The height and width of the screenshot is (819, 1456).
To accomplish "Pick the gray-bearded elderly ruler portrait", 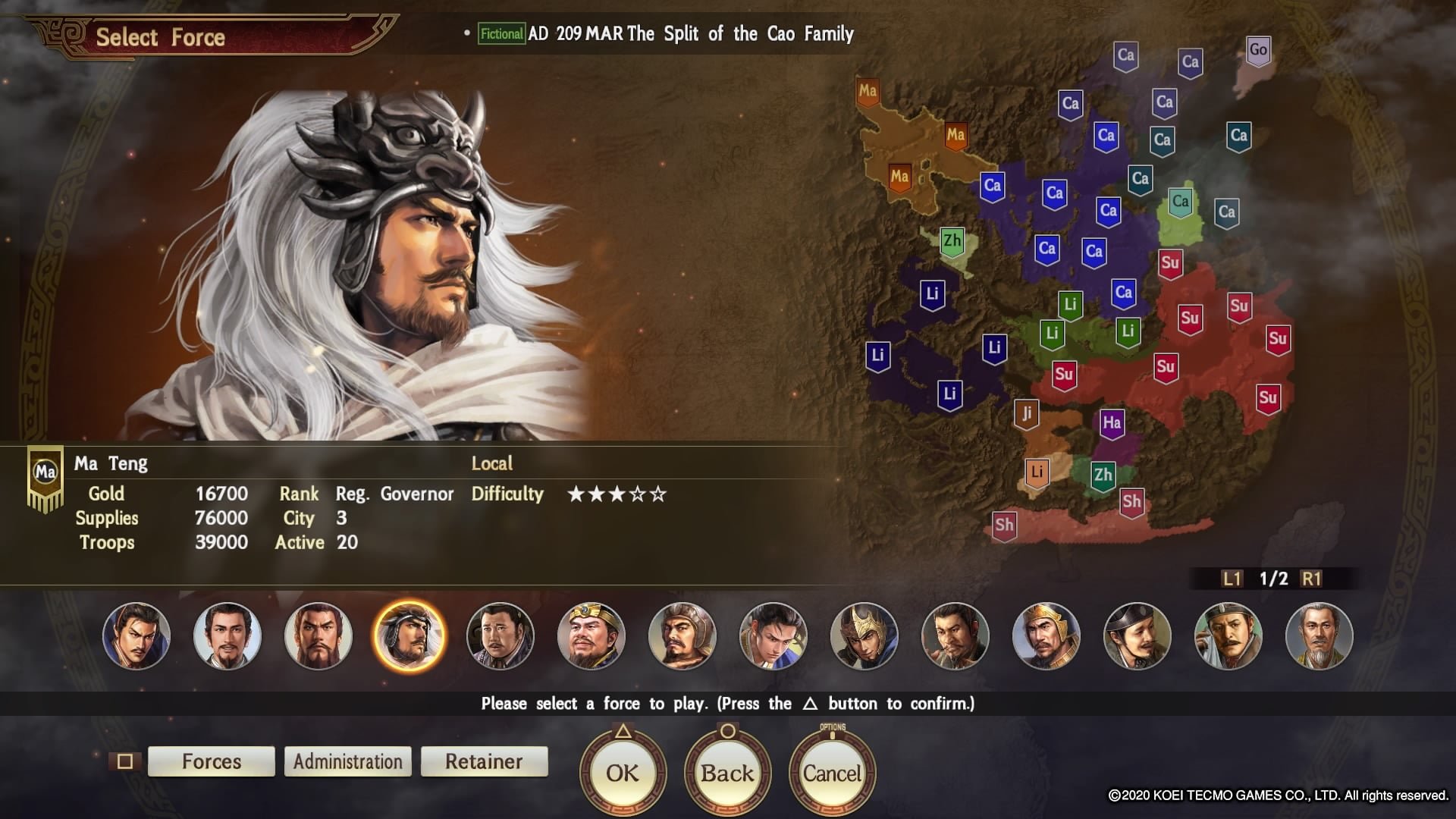I will [1319, 636].
